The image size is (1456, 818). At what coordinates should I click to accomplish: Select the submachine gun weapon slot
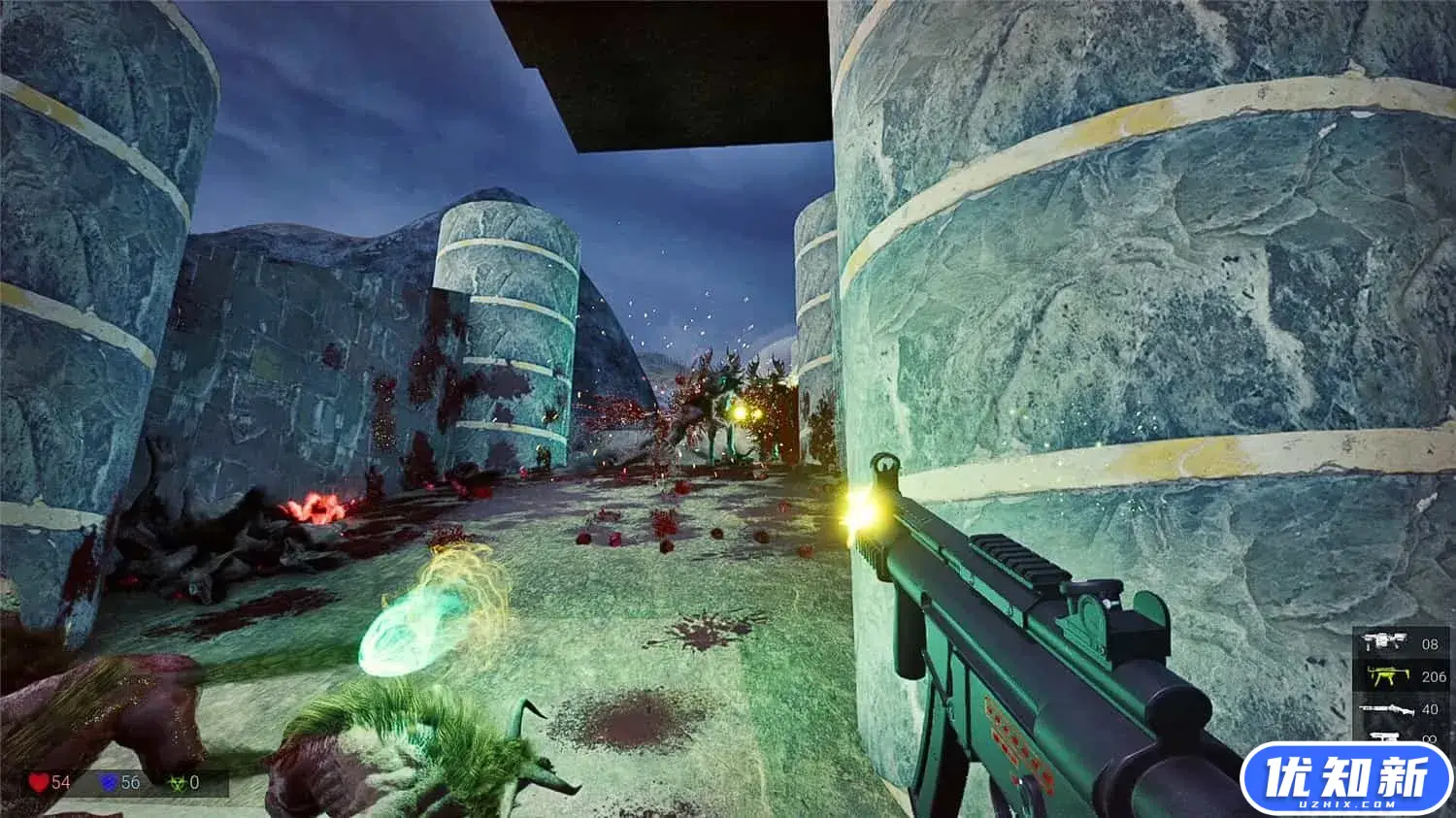tap(1386, 675)
